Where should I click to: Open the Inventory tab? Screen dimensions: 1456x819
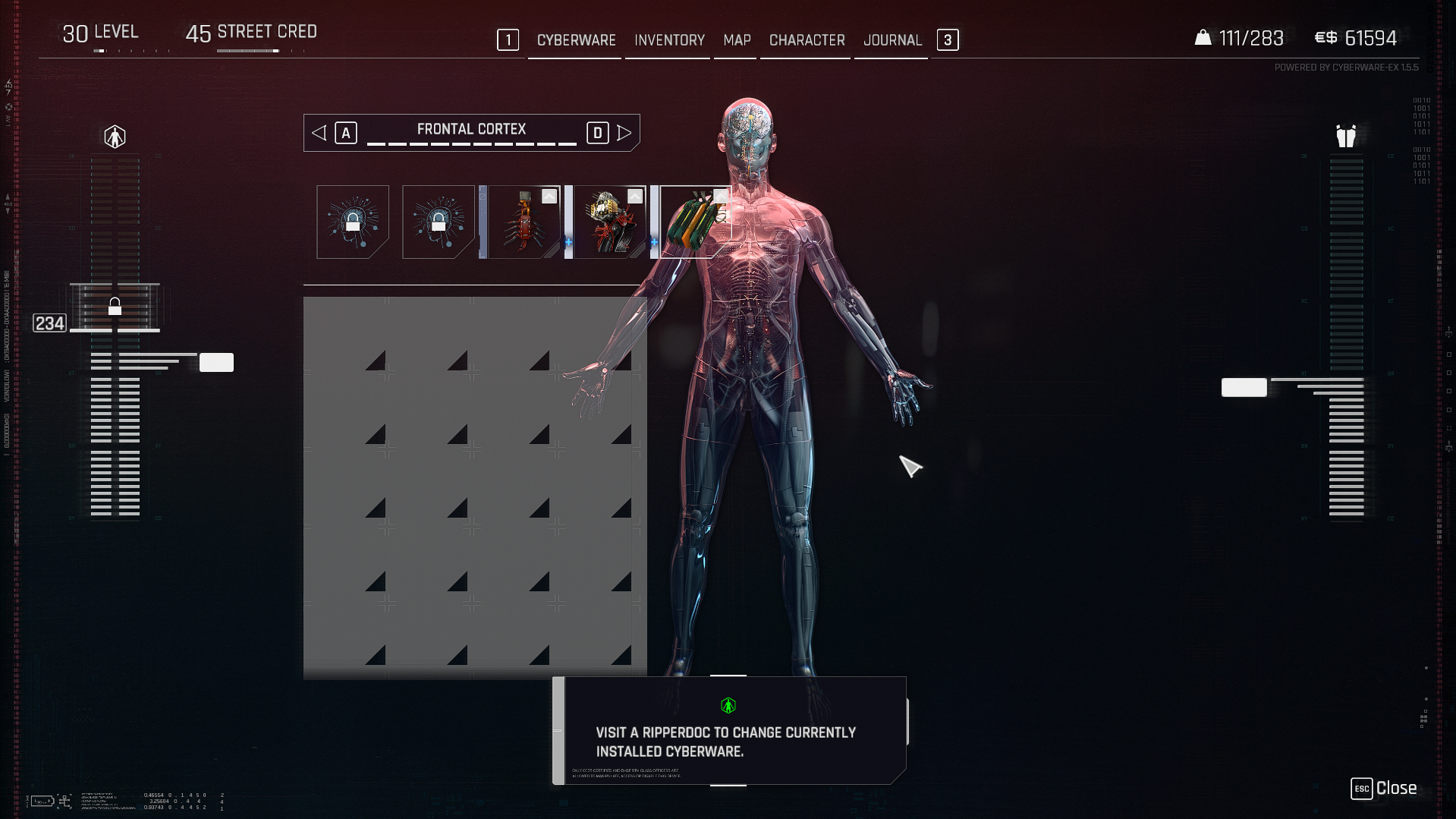point(669,40)
